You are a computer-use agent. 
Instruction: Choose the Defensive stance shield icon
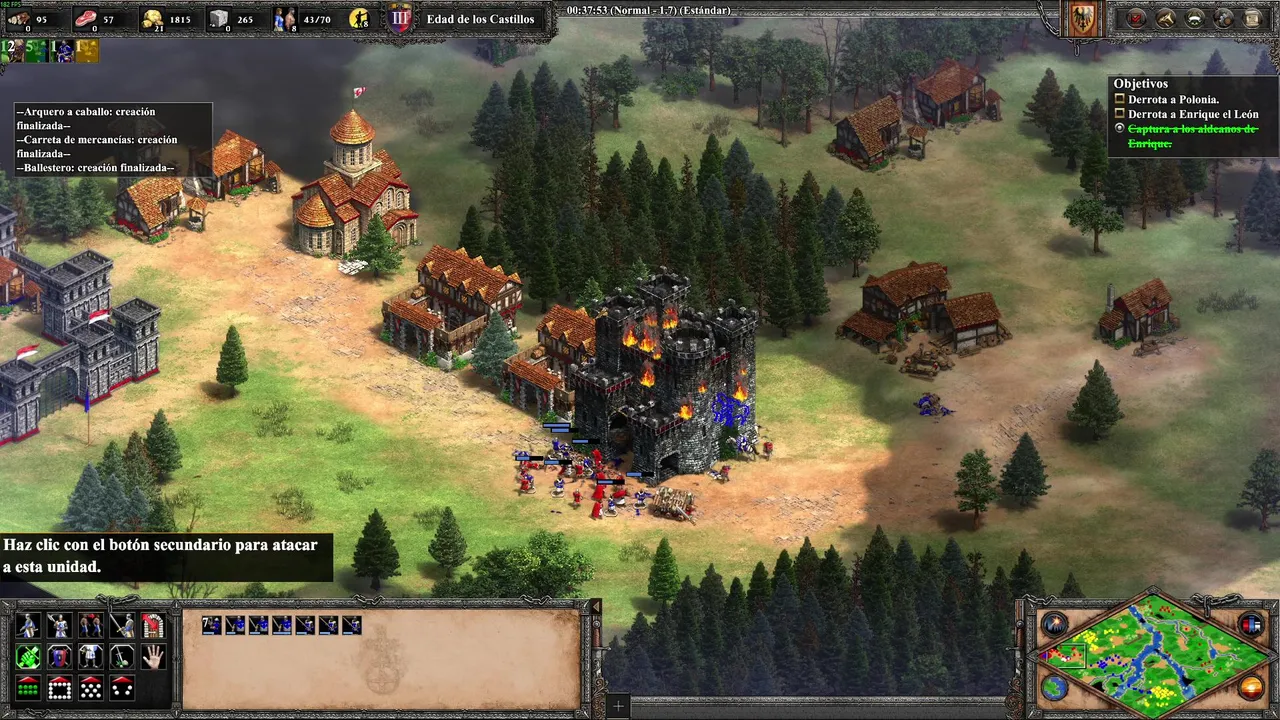[x=59, y=657]
